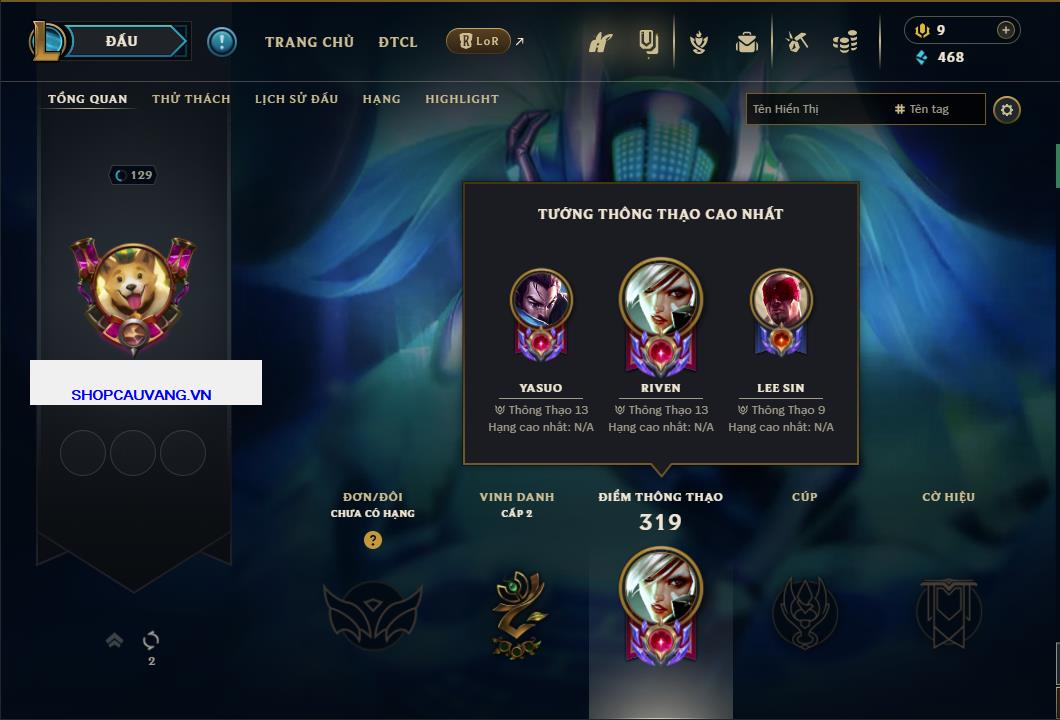Select the Lee Sin mastery portrait

[781, 300]
